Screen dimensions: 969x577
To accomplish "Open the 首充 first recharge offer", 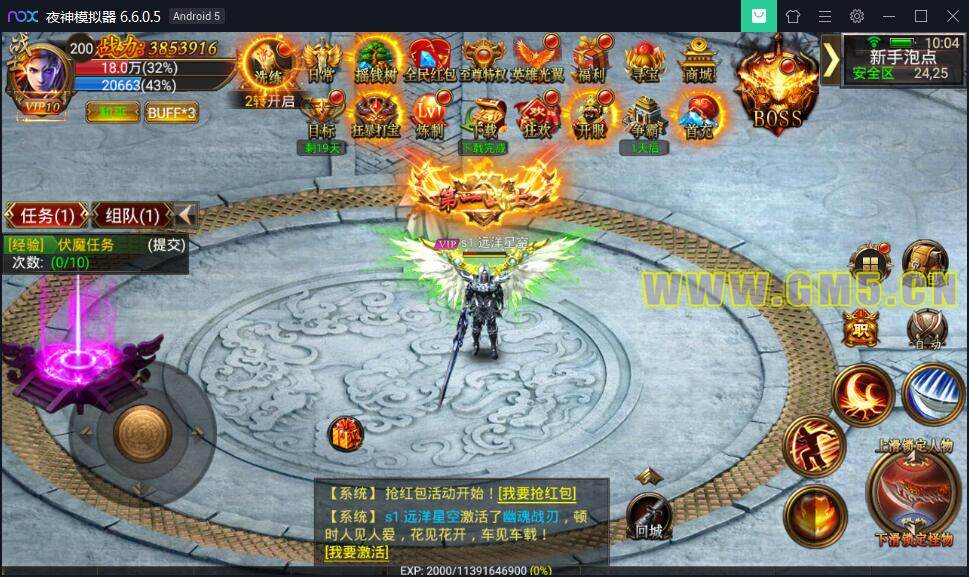I will 699,117.
